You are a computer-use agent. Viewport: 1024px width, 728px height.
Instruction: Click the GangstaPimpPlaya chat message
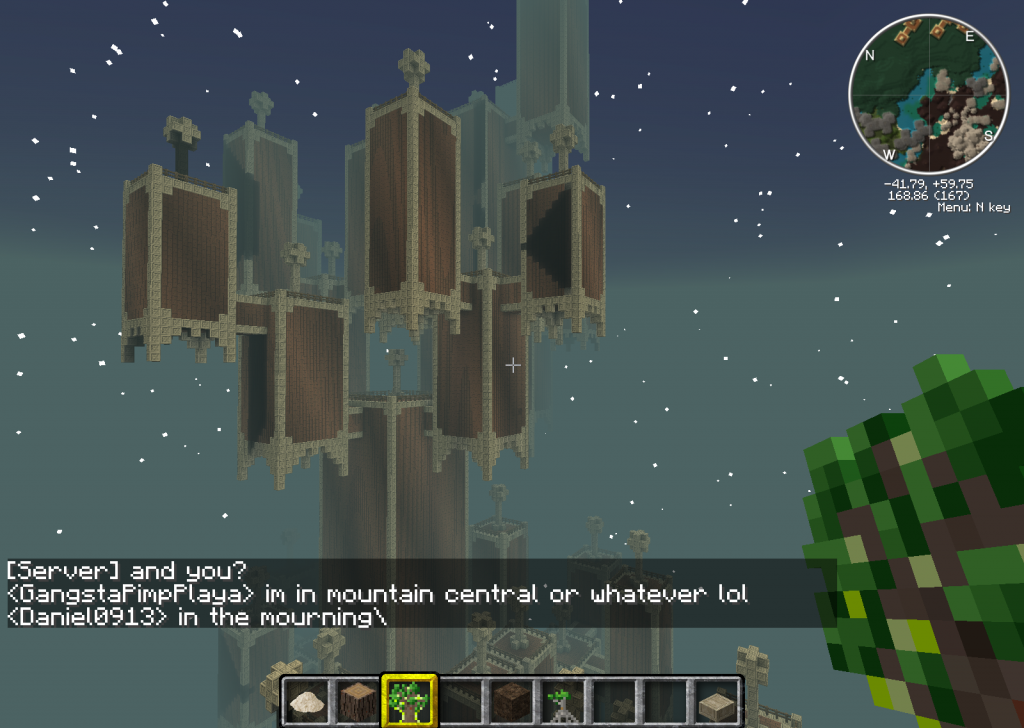click(x=377, y=594)
